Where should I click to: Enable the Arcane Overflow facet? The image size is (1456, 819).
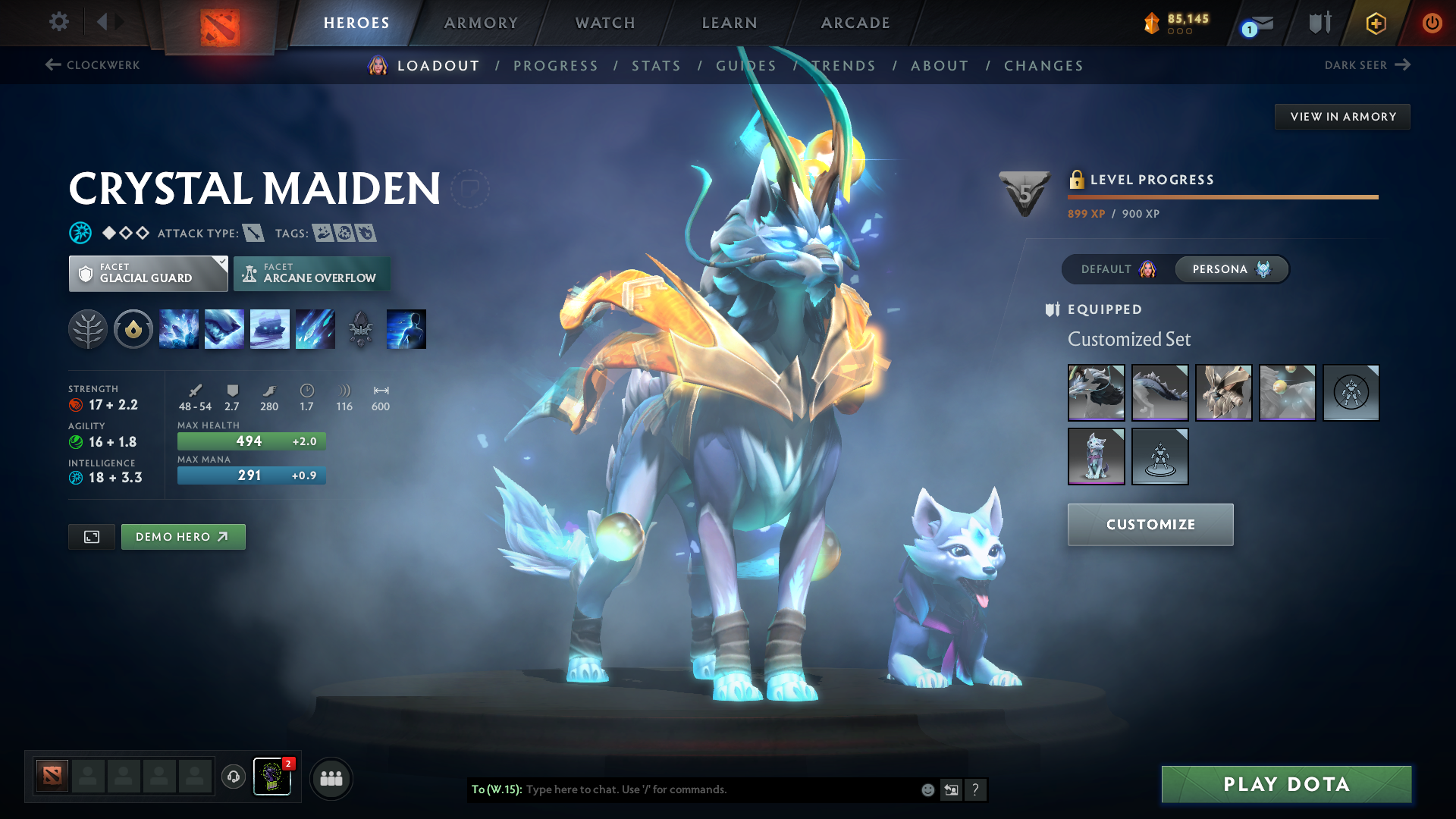(312, 273)
